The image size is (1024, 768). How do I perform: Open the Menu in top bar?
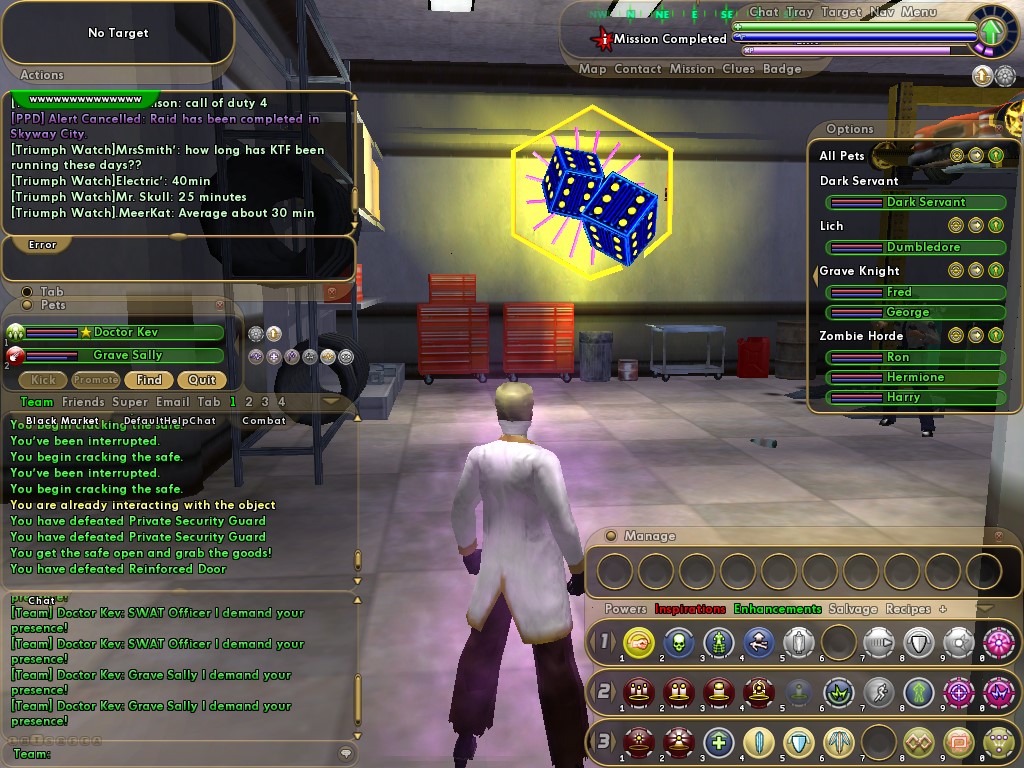919,12
